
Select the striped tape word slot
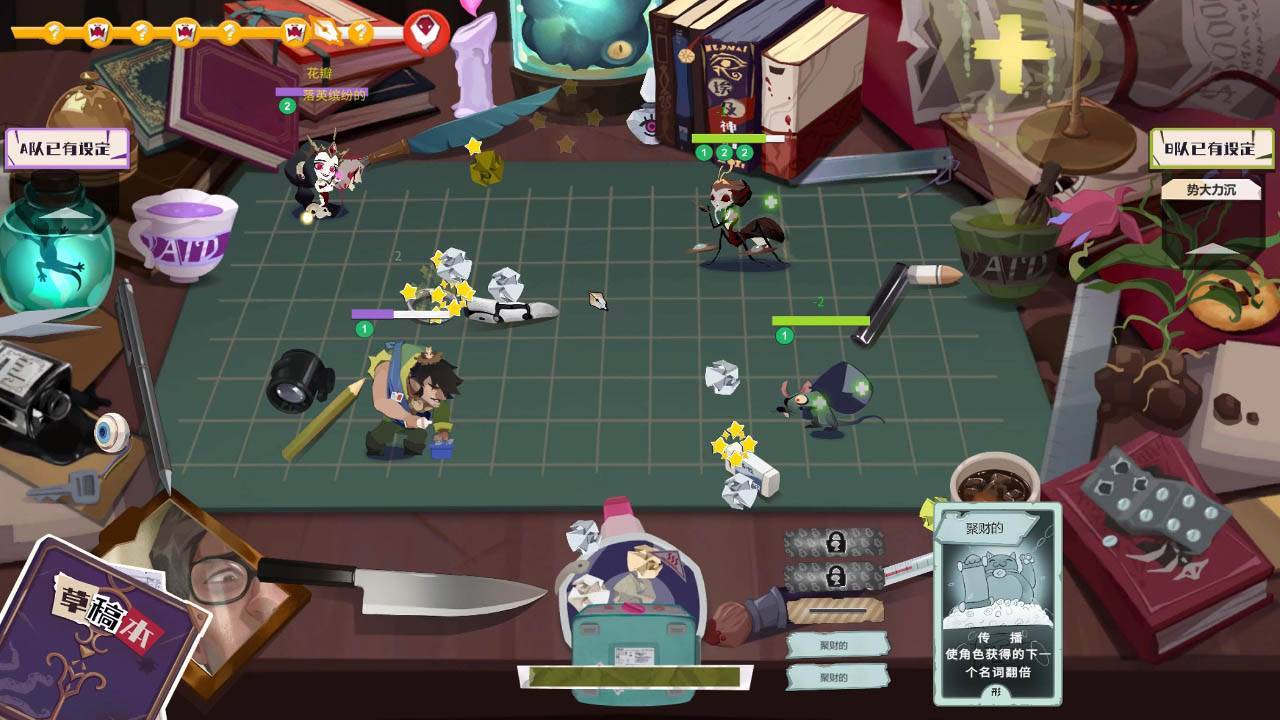click(835, 609)
